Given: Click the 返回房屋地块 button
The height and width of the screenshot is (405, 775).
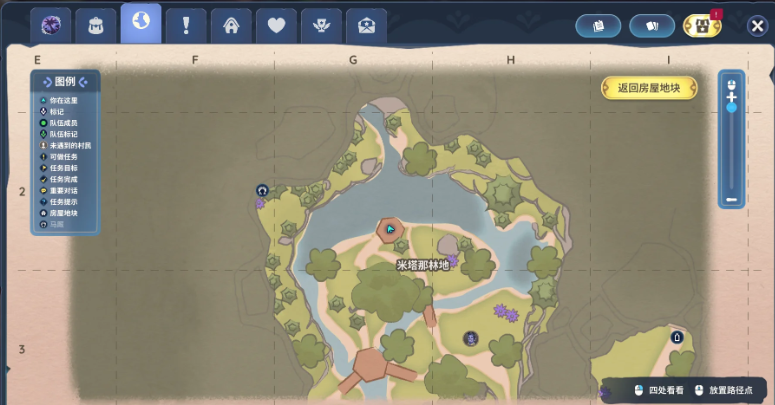Looking at the screenshot, I should click(649, 88).
